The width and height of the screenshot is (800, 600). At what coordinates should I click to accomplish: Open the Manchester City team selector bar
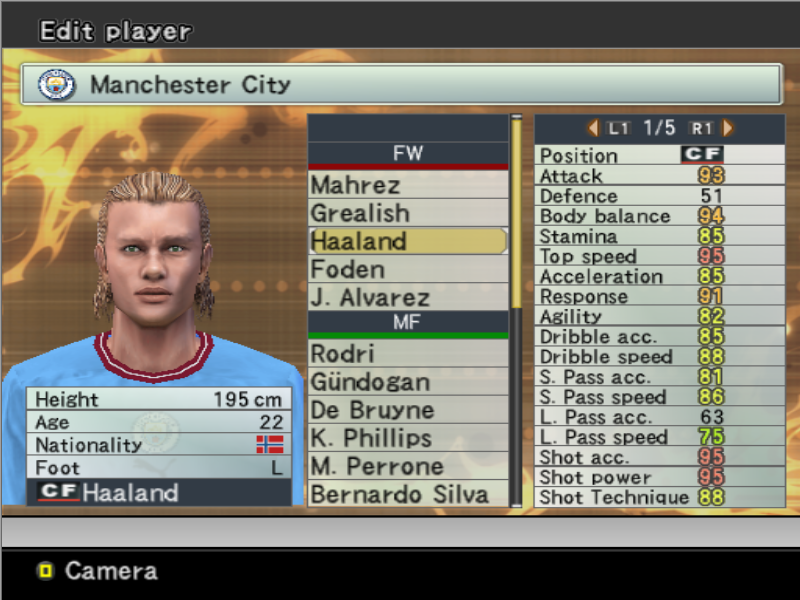coord(400,85)
